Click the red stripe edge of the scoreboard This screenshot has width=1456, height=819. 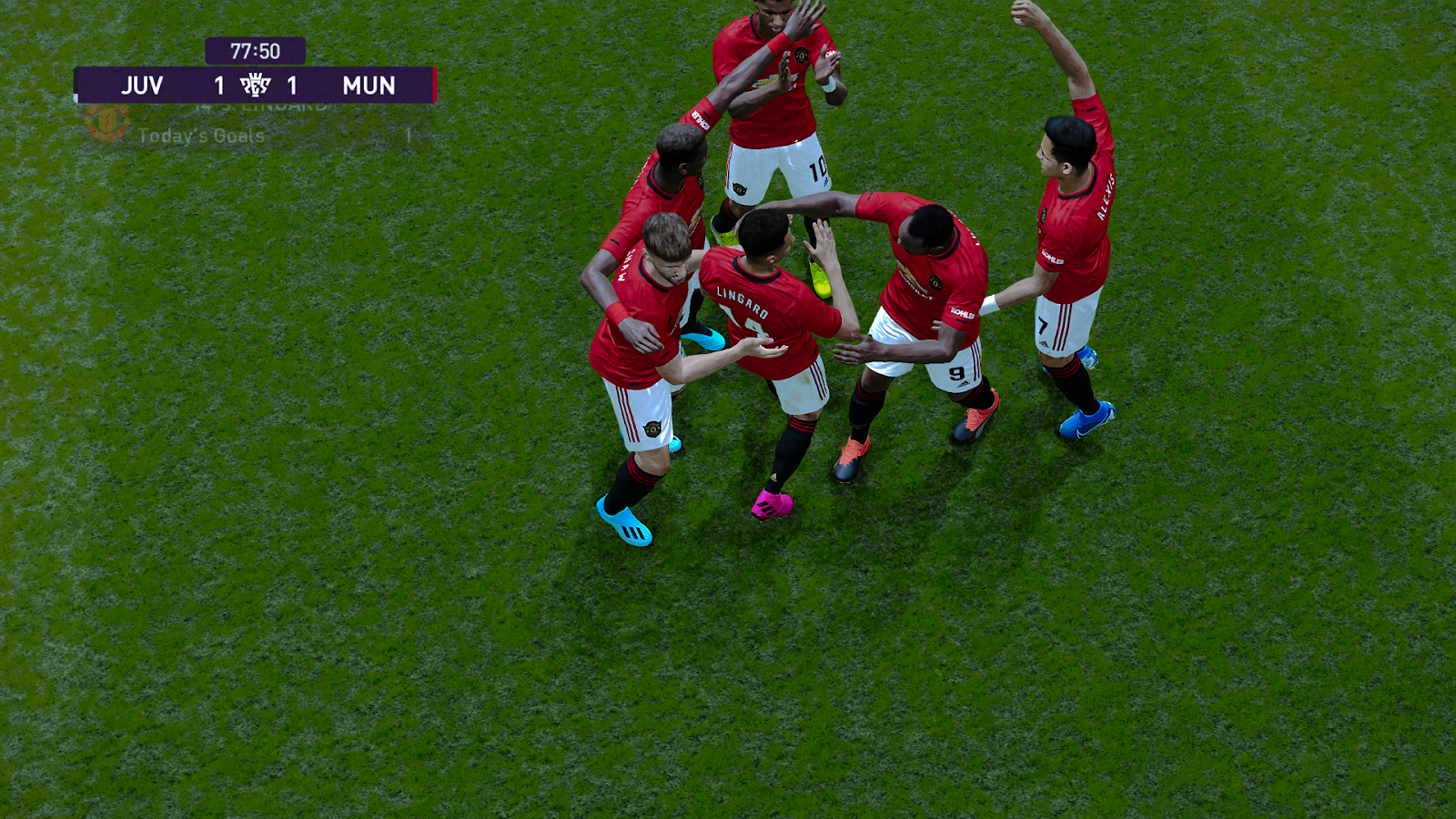[x=433, y=85]
